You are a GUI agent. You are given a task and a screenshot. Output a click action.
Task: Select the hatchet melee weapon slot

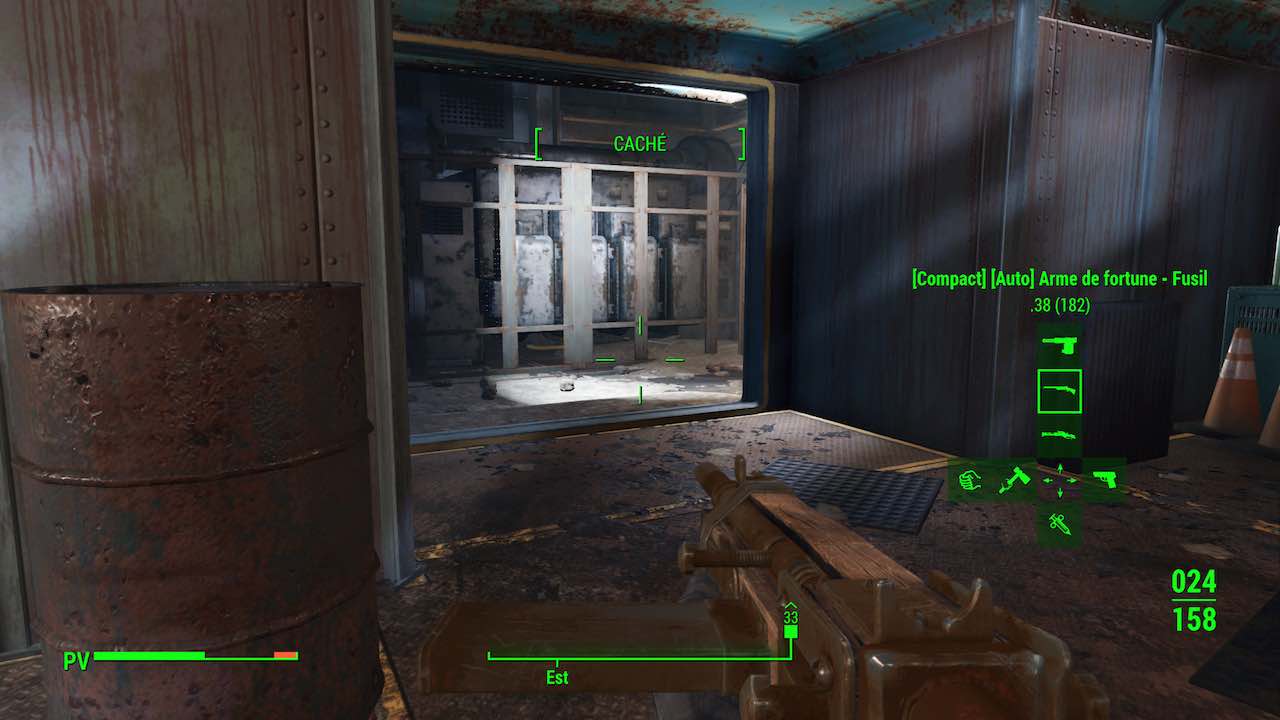tap(1014, 481)
